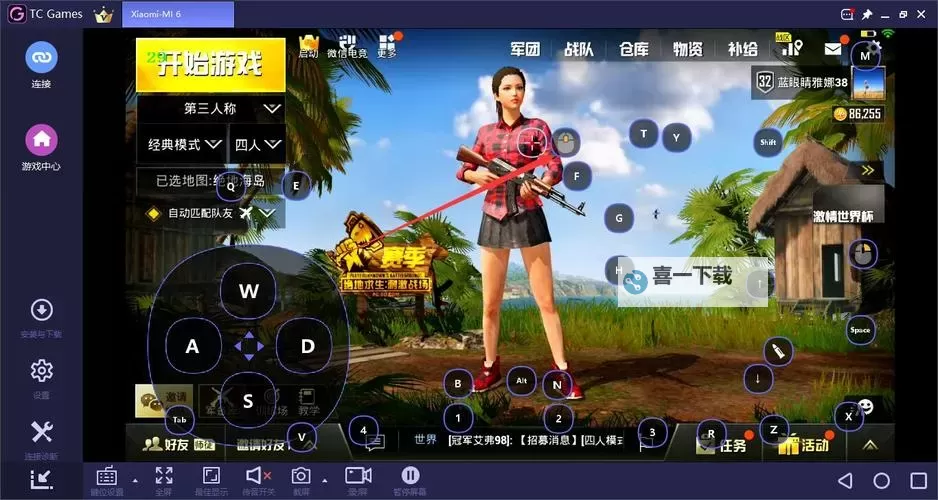This screenshot has height=500, width=938.
Task: Open the 活动 events panel
Action: 805,445
